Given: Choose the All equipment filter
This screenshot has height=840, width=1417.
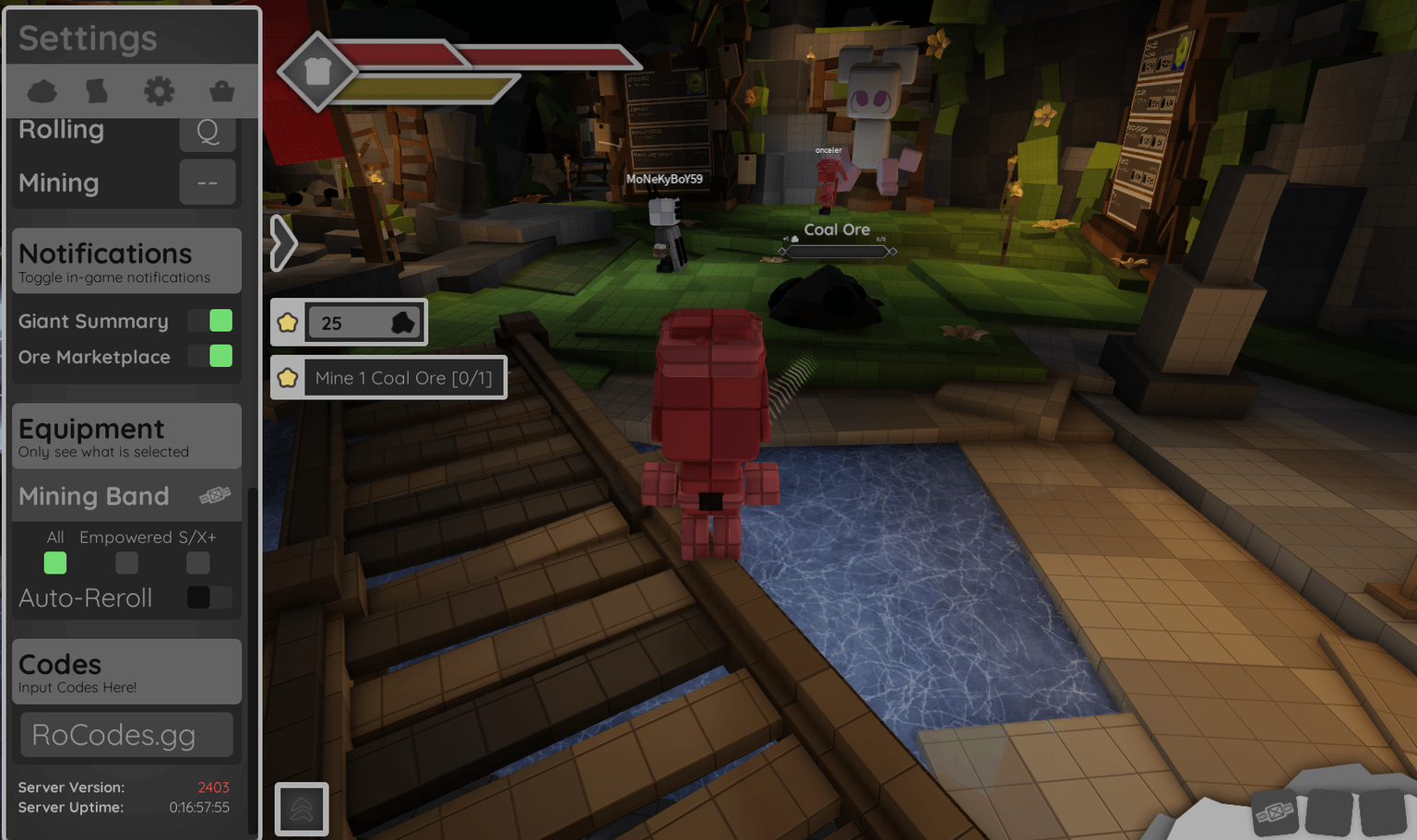Looking at the screenshot, I should (x=55, y=562).
